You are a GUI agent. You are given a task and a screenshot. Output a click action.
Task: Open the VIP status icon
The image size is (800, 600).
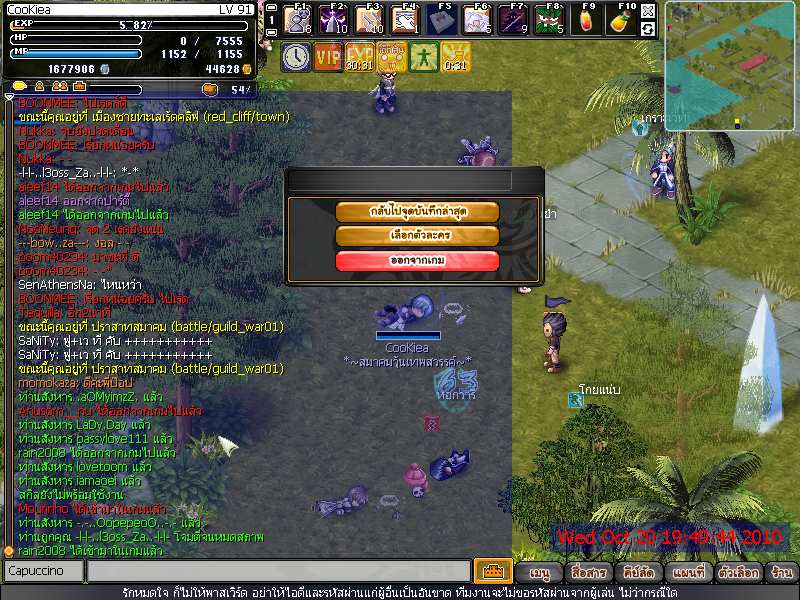coord(327,57)
